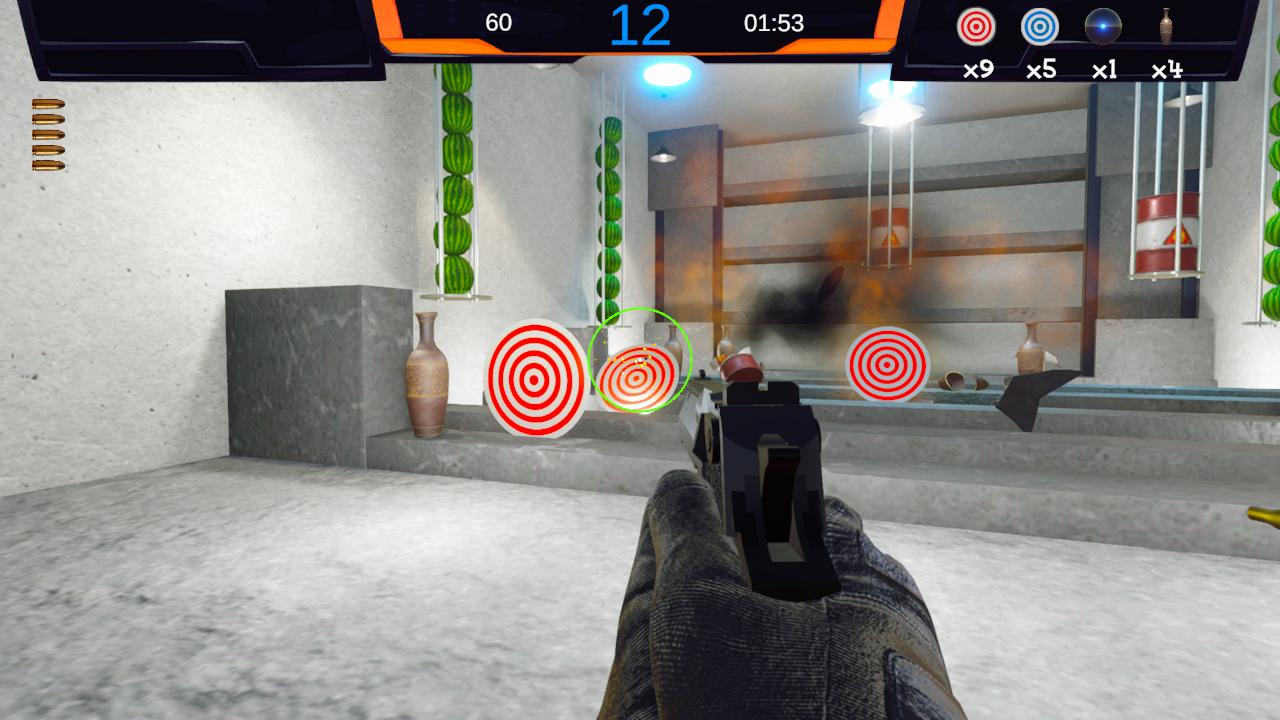This screenshot has height=720, width=1280.
Task: Click the x4 vase tally label
Action: pyautogui.click(x=1166, y=68)
